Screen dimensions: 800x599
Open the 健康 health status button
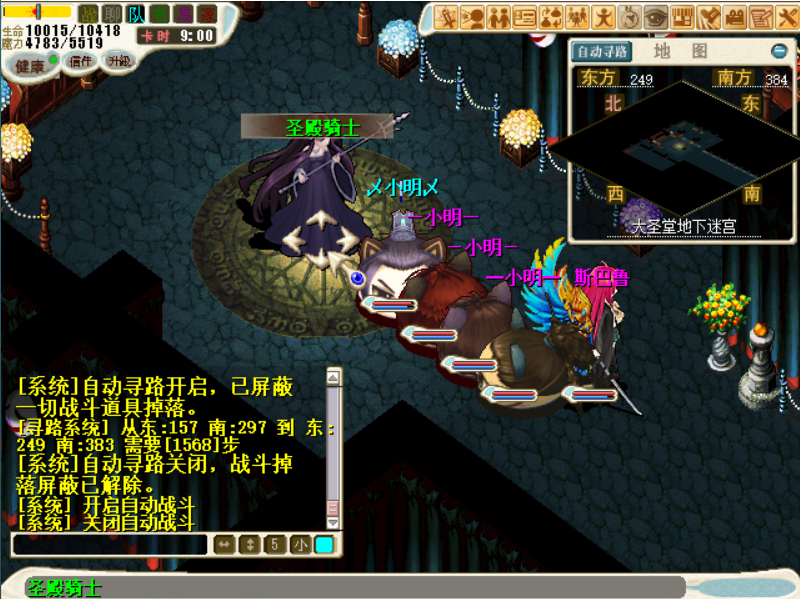(x=30, y=65)
